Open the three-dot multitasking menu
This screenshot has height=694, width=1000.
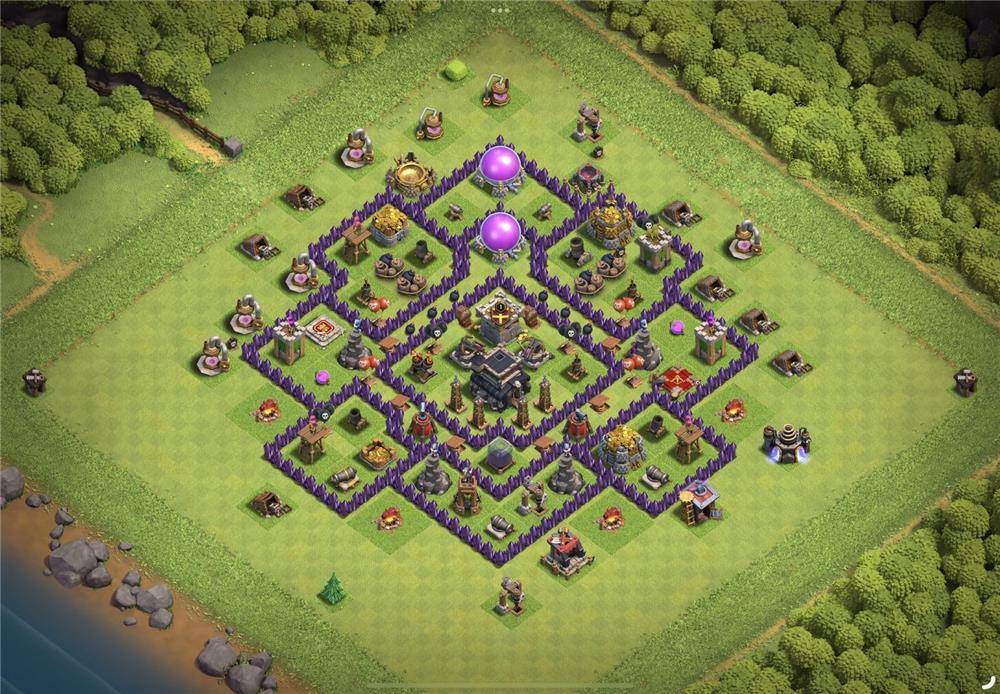pos(500,9)
